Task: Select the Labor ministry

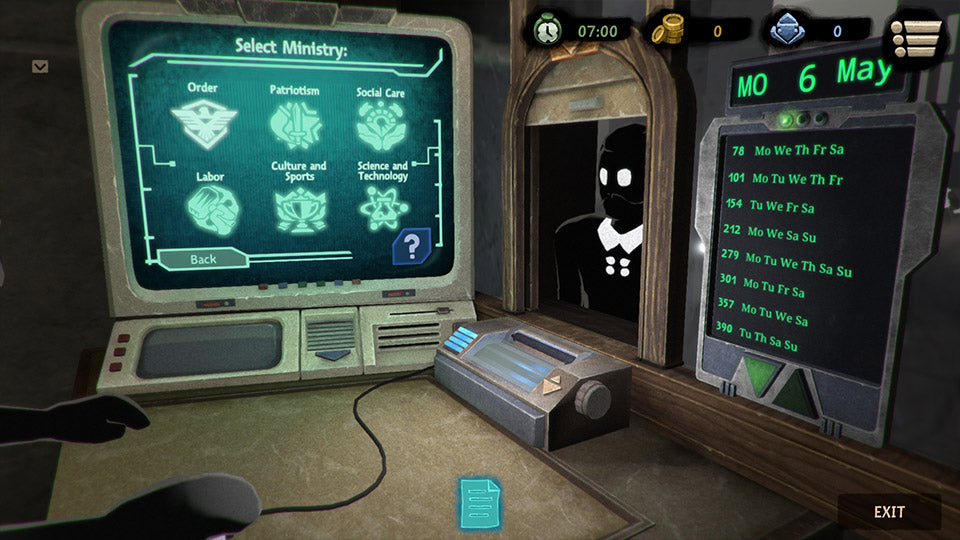Action: (x=212, y=202)
